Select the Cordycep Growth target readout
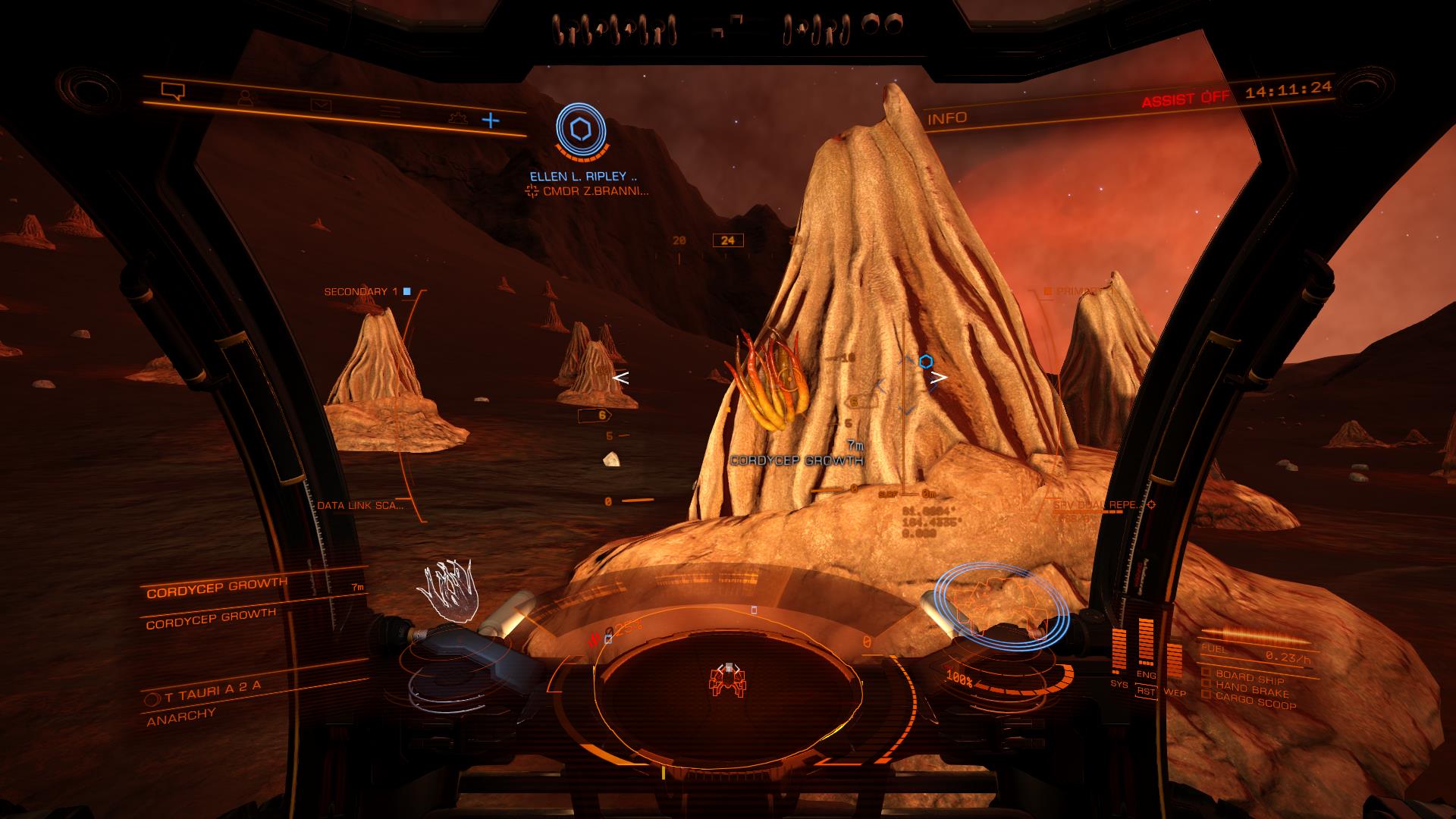Image resolution: width=1456 pixels, height=819 pixels. coord(217,588)
